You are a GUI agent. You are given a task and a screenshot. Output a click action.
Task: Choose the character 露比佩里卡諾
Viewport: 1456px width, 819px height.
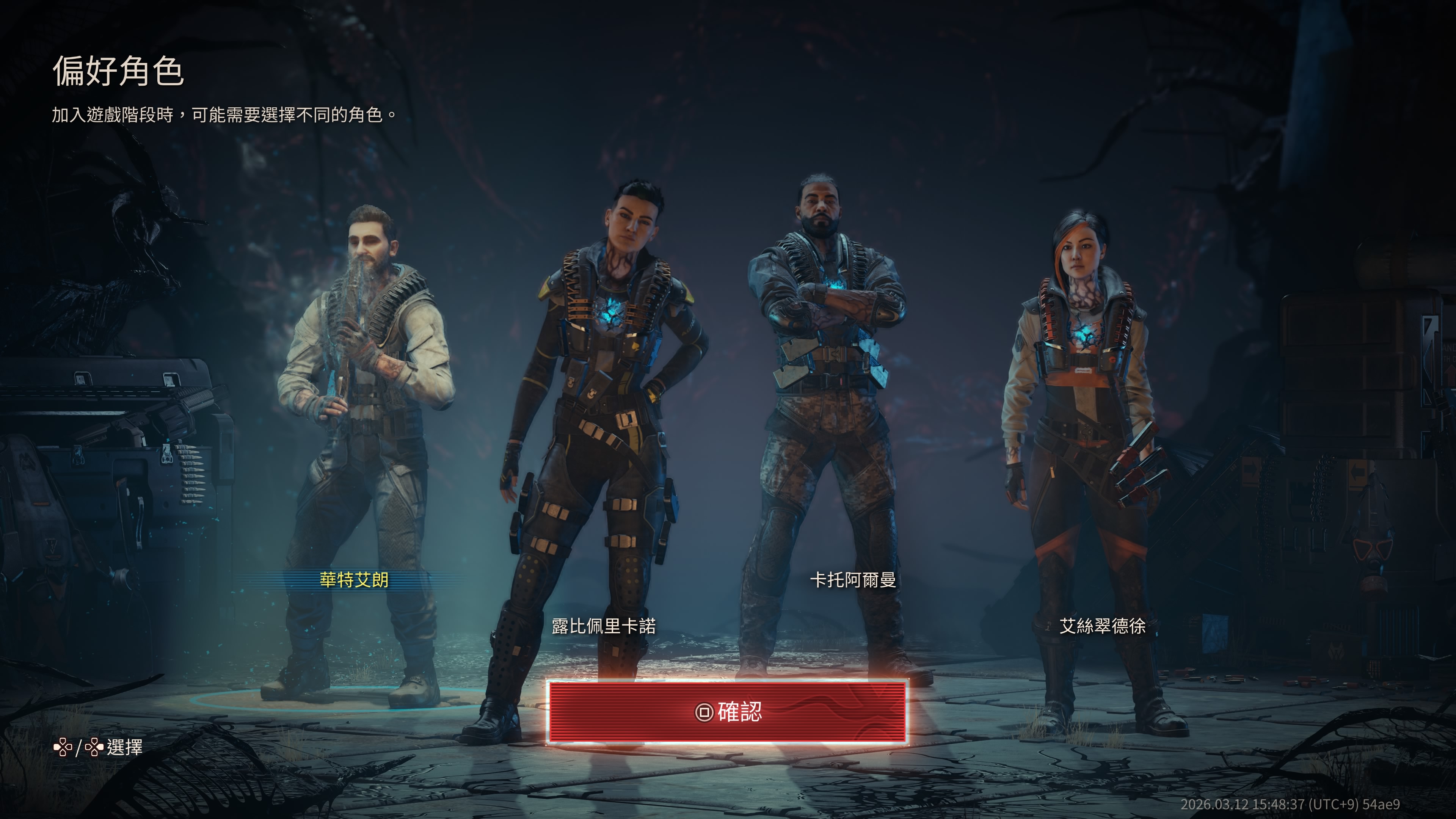point(604,626)
